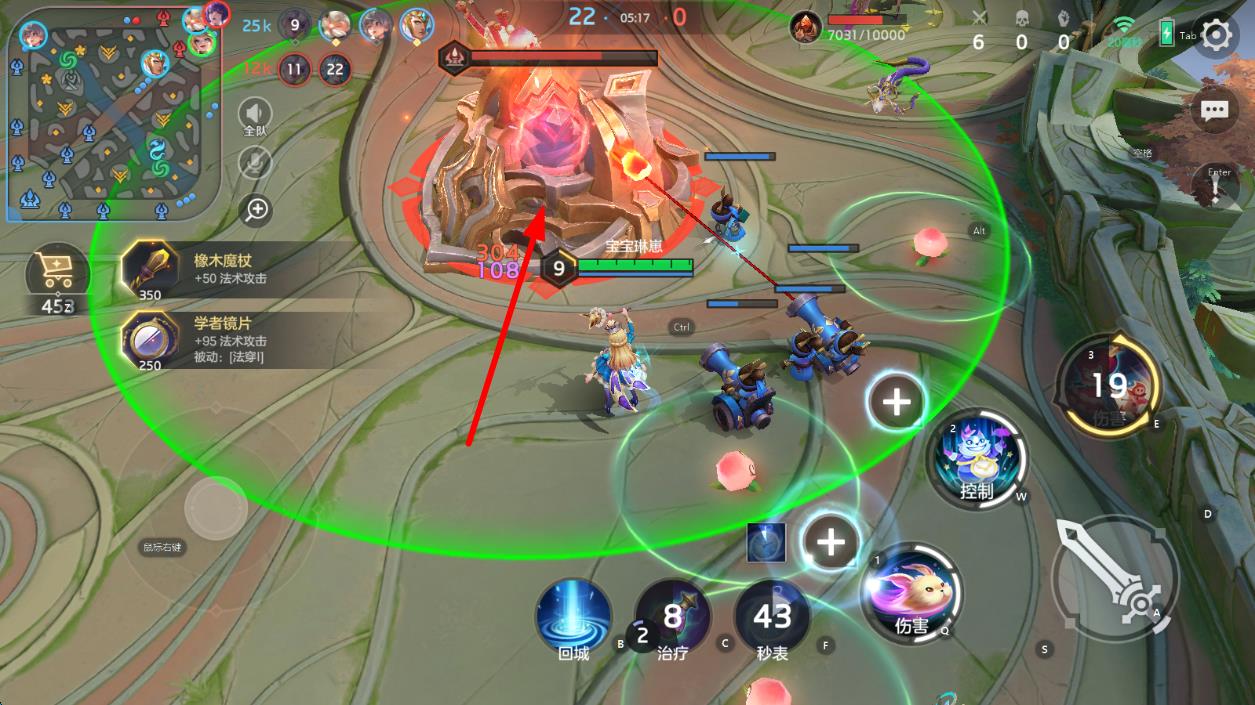Cast the 控制 second skill
1255x705 pixels.
[x=977, y=459]
